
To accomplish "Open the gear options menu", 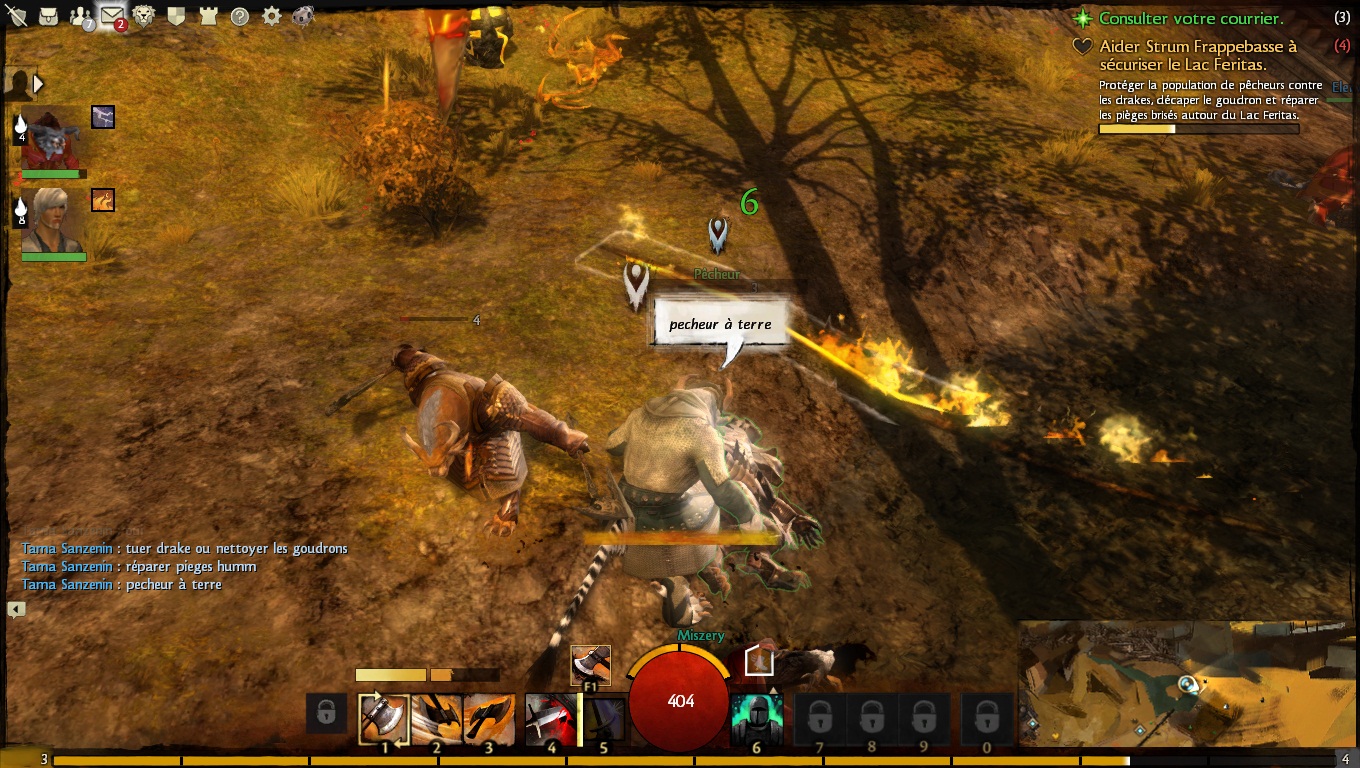I will (x=271, y=16).
